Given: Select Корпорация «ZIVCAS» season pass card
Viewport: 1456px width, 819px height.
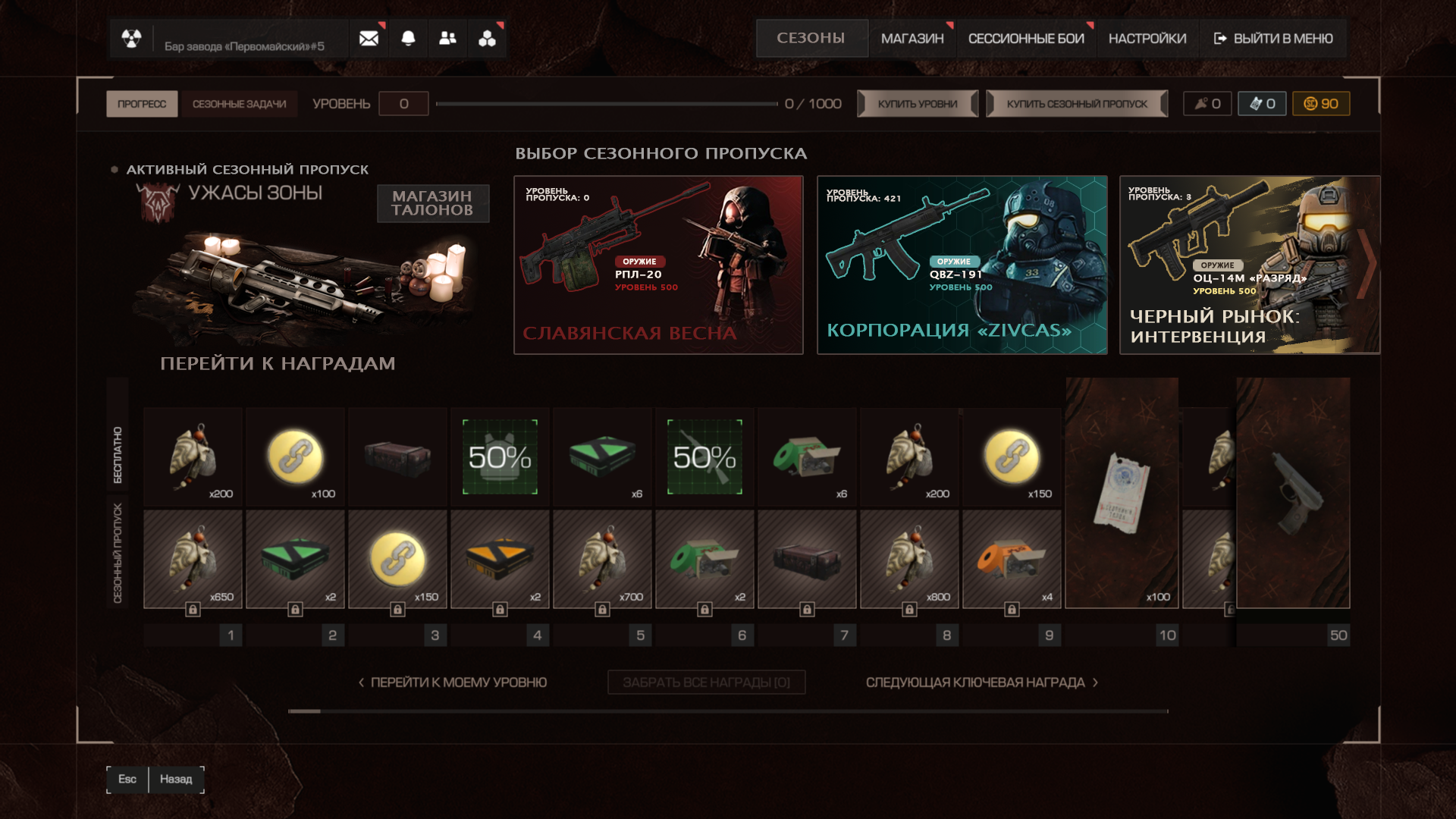Looking at the screenshot, I should pyautogui.click(x=962, y=265).
